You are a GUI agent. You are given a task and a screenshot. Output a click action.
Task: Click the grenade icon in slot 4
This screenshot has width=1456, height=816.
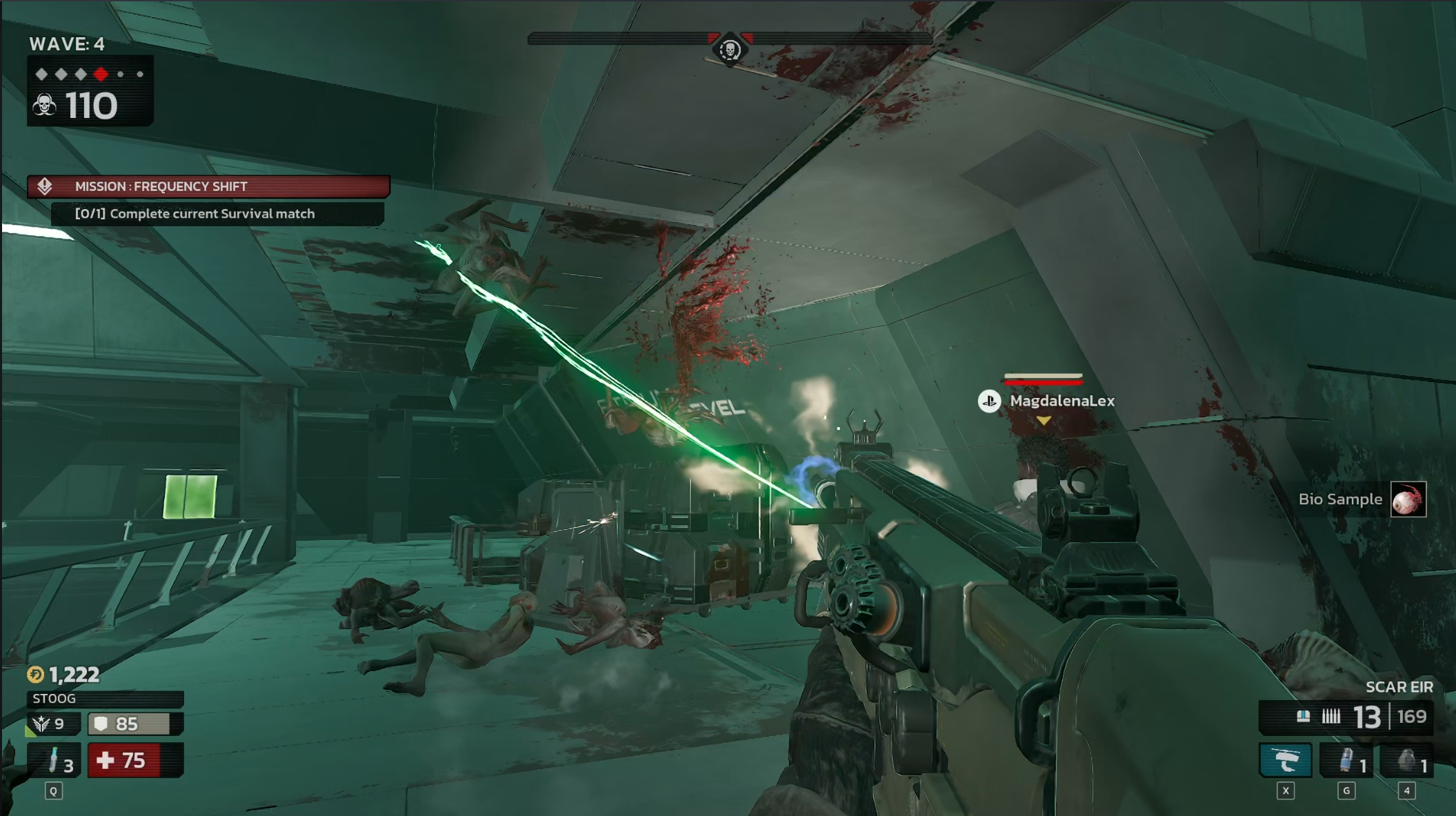1408,759
